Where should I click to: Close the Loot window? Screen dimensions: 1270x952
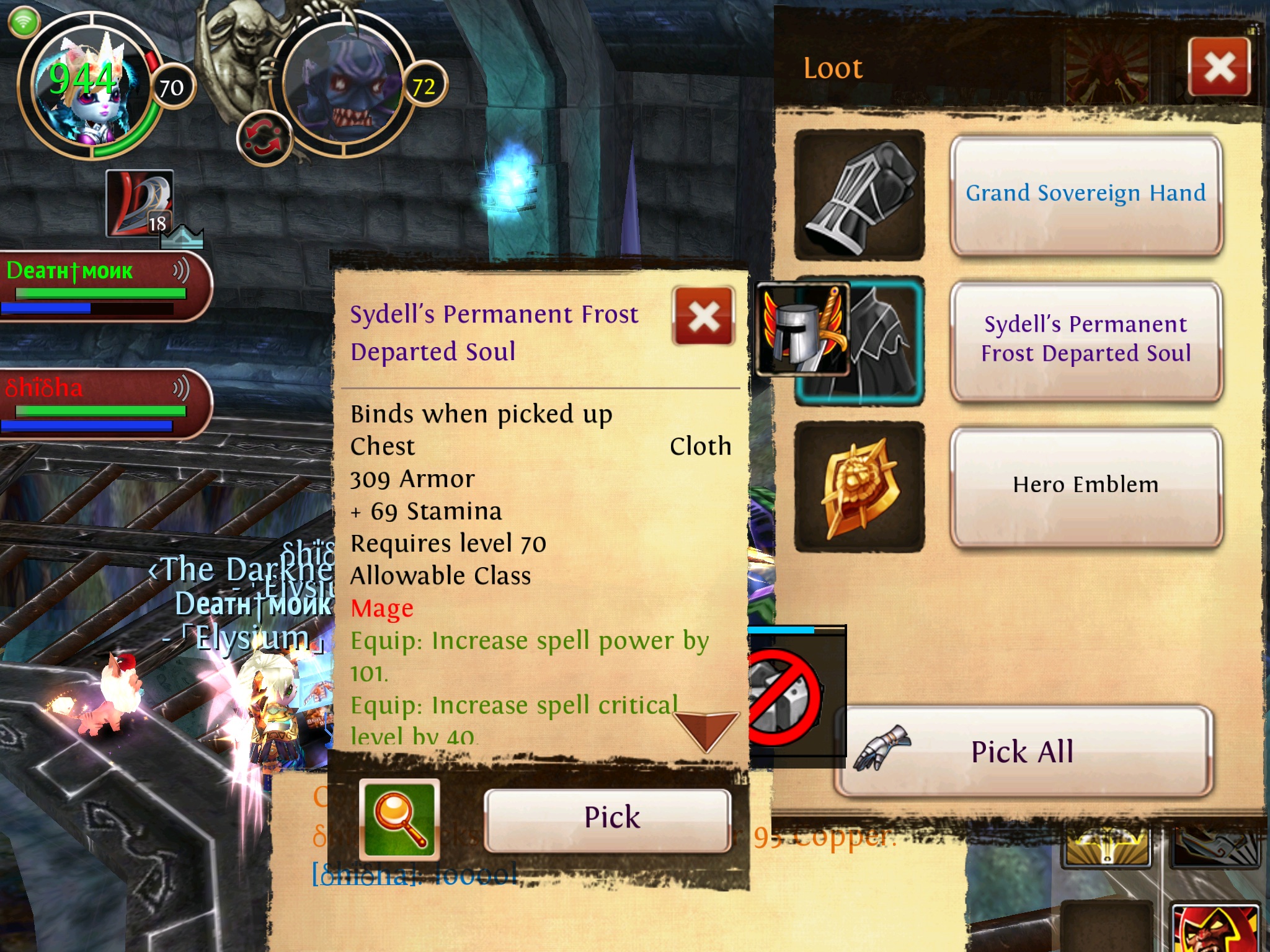tap(1219, 67)
